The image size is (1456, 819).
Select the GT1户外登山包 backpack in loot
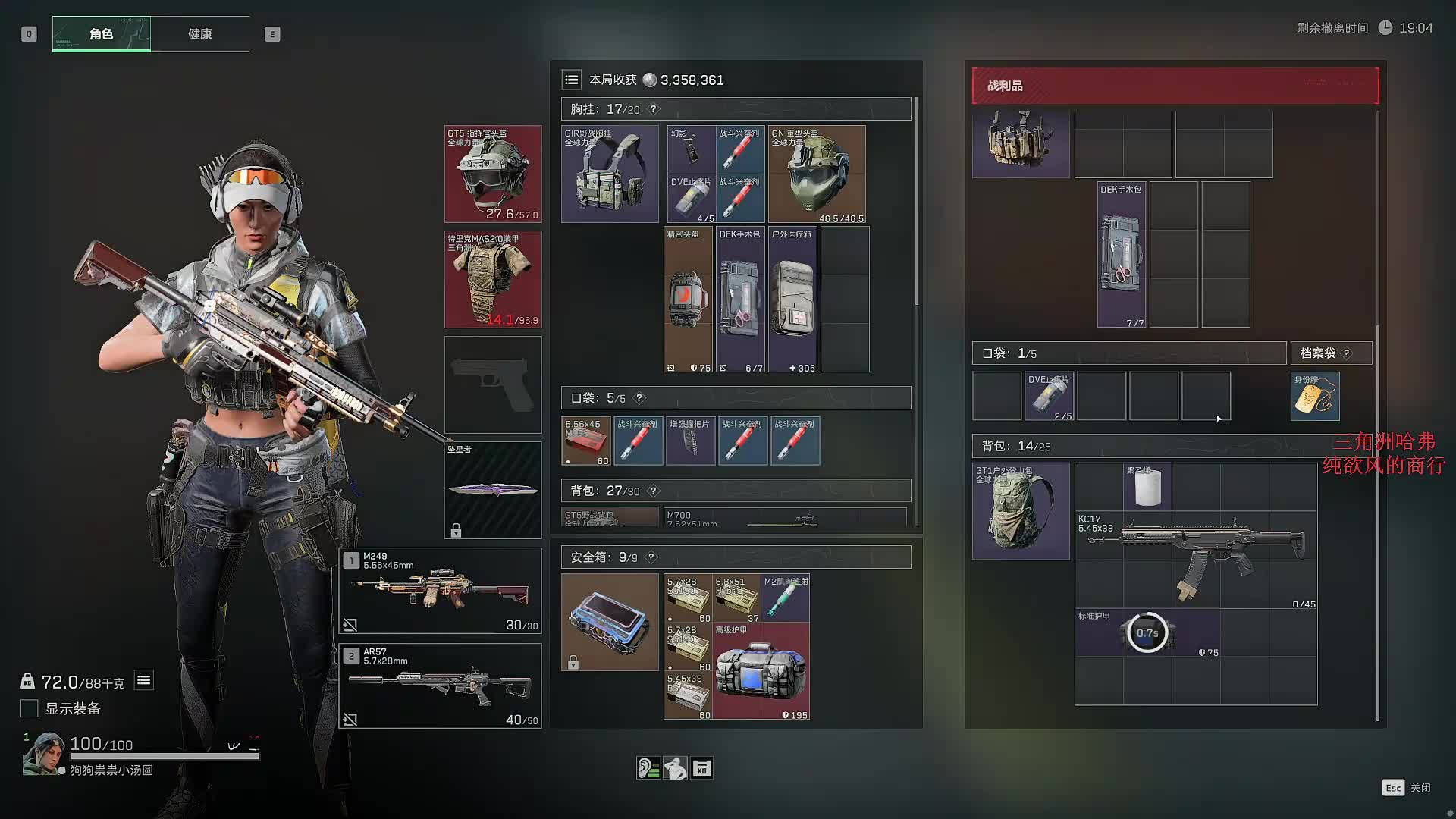coord(1021,511)
